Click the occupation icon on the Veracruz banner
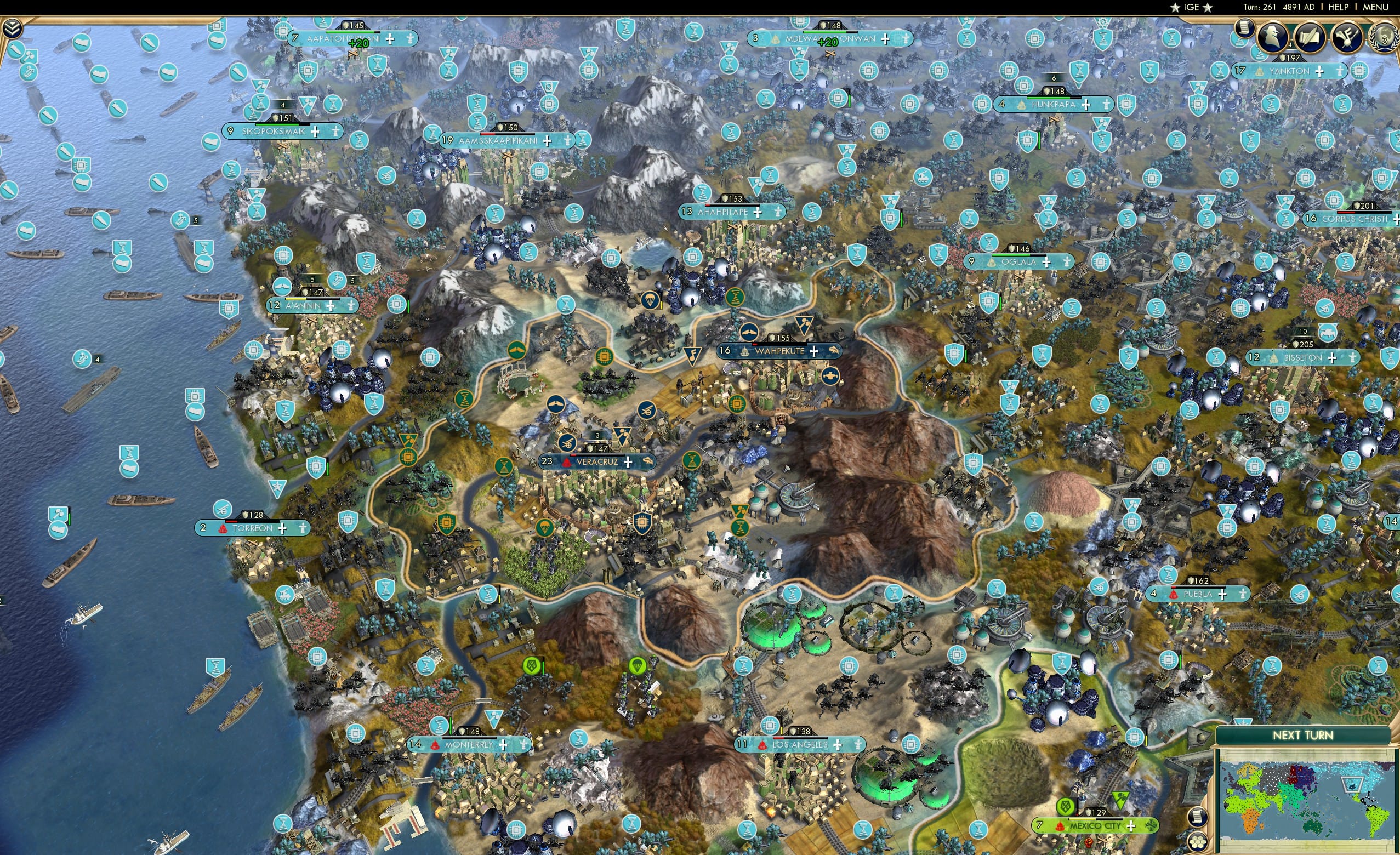Viewport: 1400px width, 855px height. [566, 463]
